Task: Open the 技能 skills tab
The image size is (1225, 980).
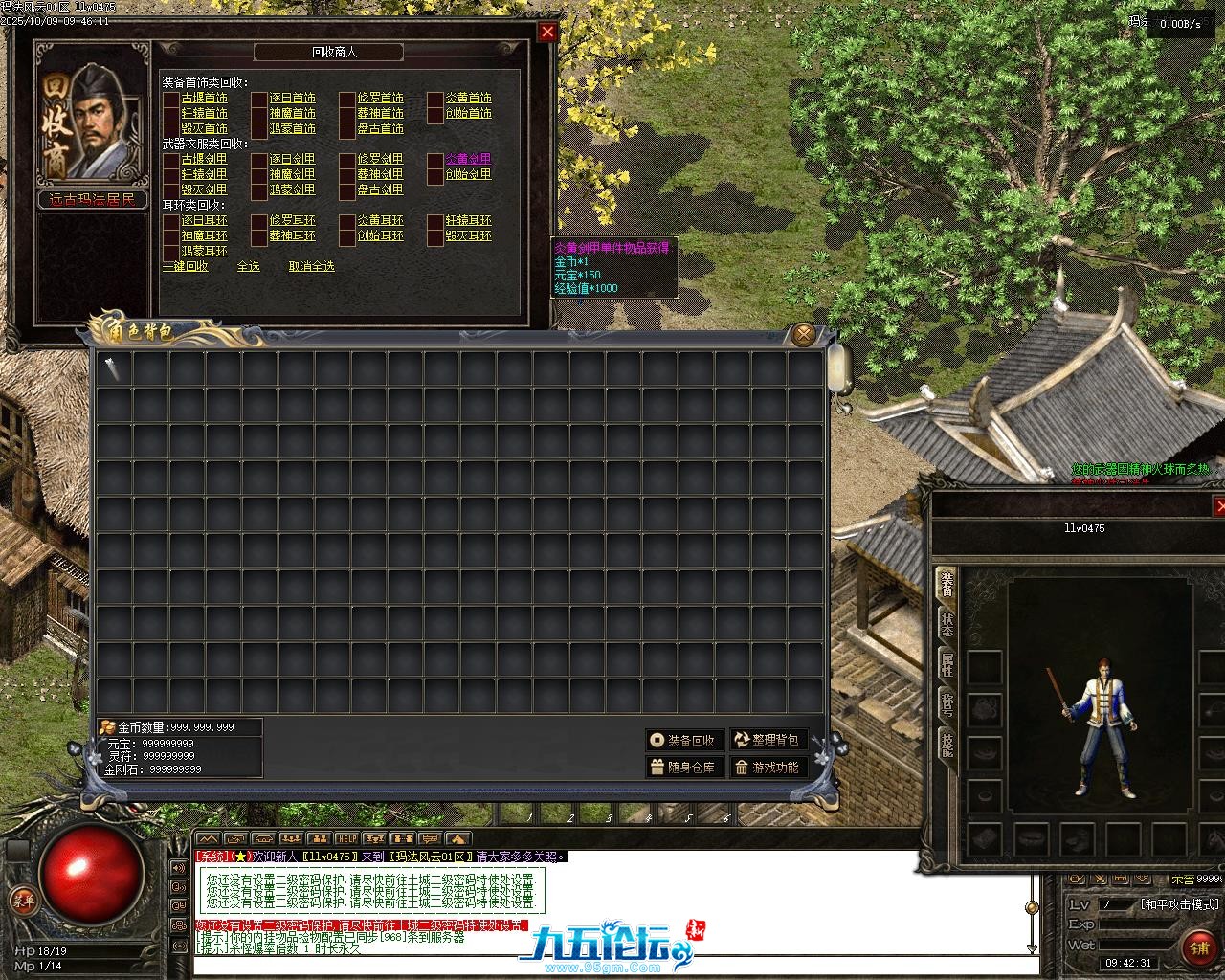Action: pyautogui.click(x=946, y=744)
